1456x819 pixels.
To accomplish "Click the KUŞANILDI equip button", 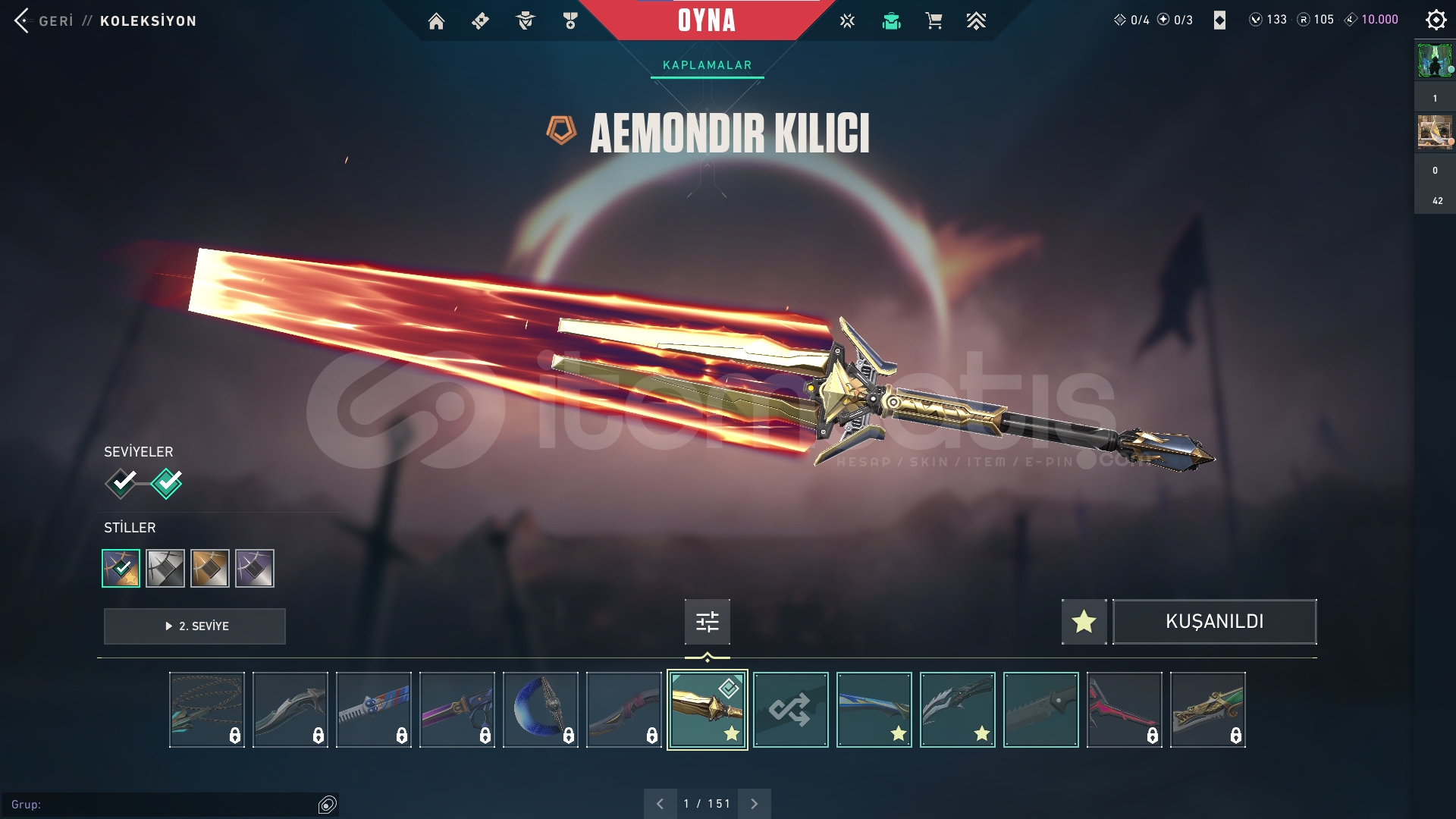I will click(1214, 622).
